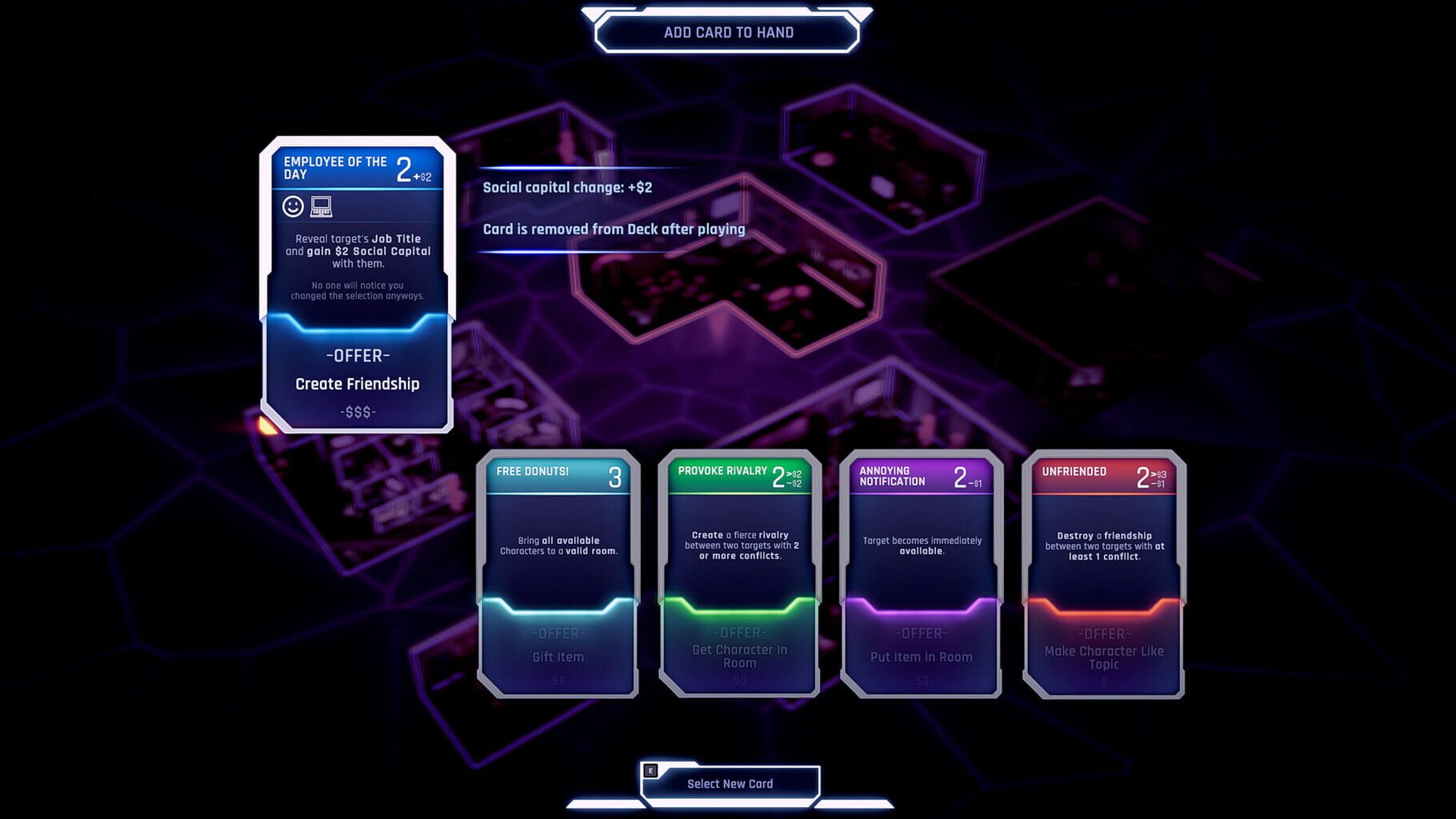Open the ADD CARD TO HAND header
1456x819 pixels.
tap(726, 32)
